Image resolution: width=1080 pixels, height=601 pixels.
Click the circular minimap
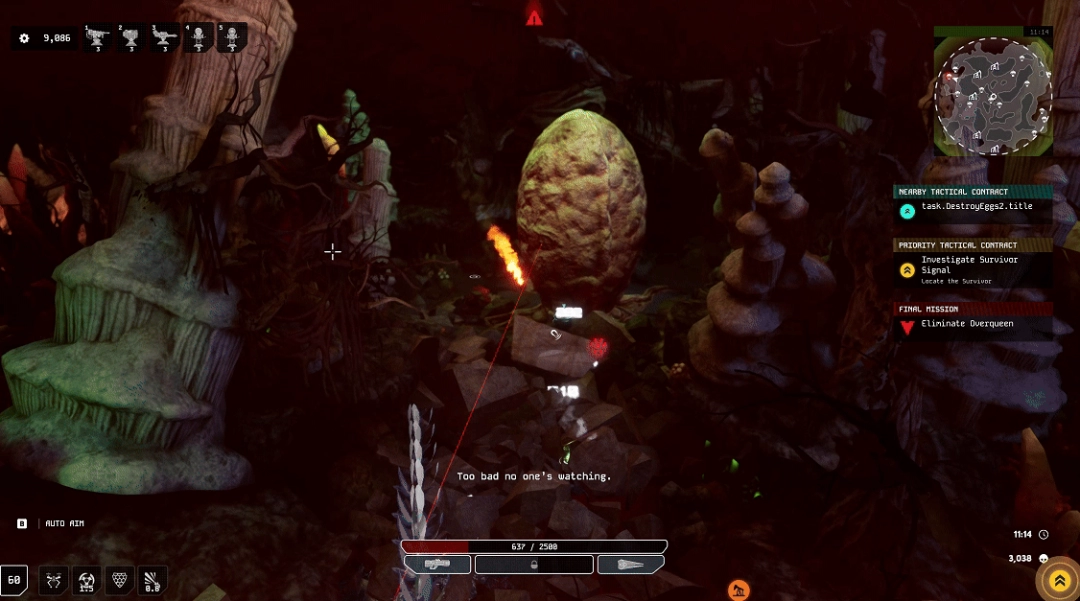pyautogui.click(x=992, y=97)
